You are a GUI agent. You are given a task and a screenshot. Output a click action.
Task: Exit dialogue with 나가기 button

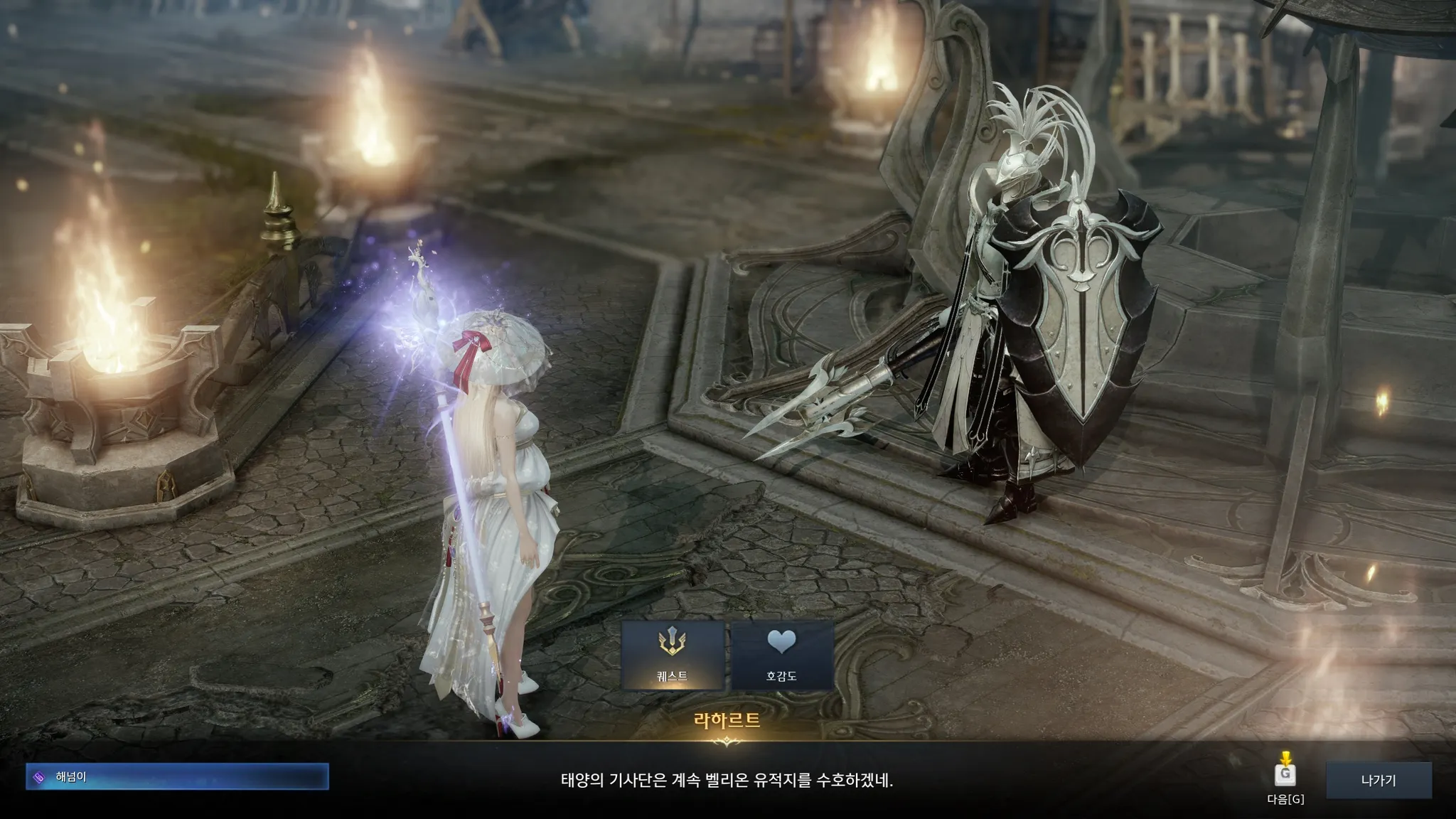(x=1378, y=781)
